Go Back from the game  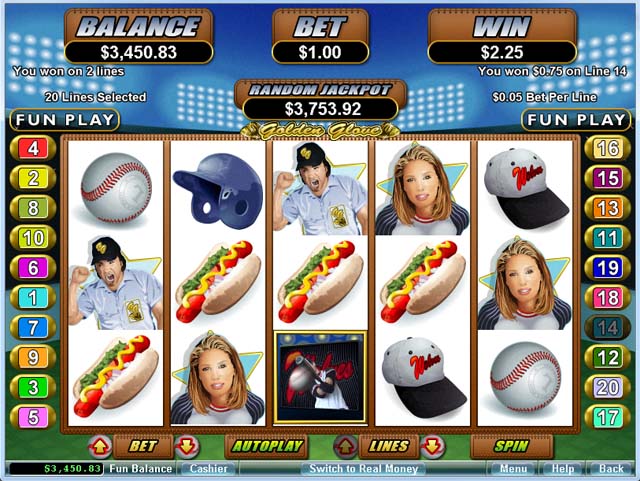[610, 468]
